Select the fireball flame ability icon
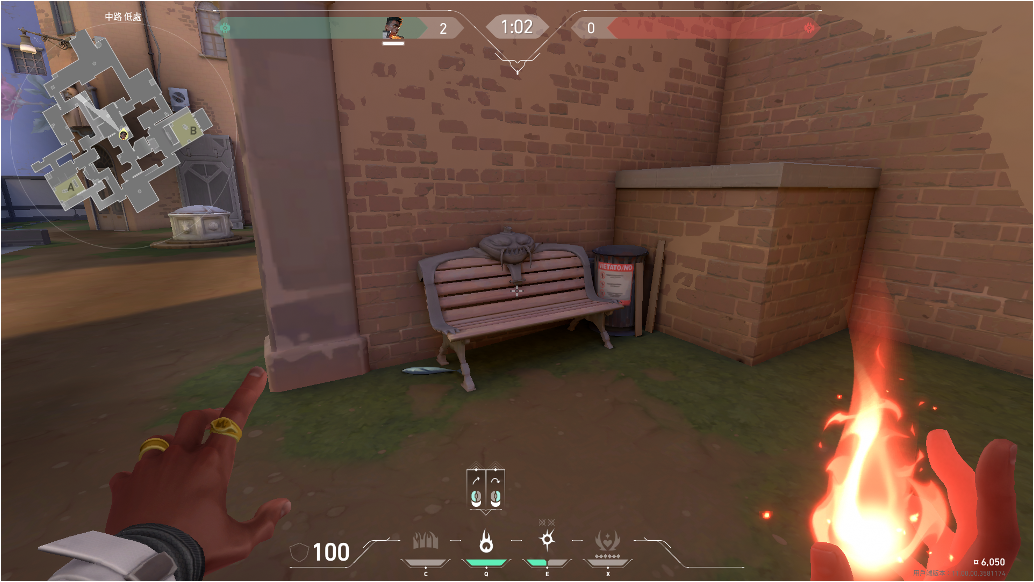This screenshot has height=582, width=1034. pyautogui.click(x=487, y=540)
